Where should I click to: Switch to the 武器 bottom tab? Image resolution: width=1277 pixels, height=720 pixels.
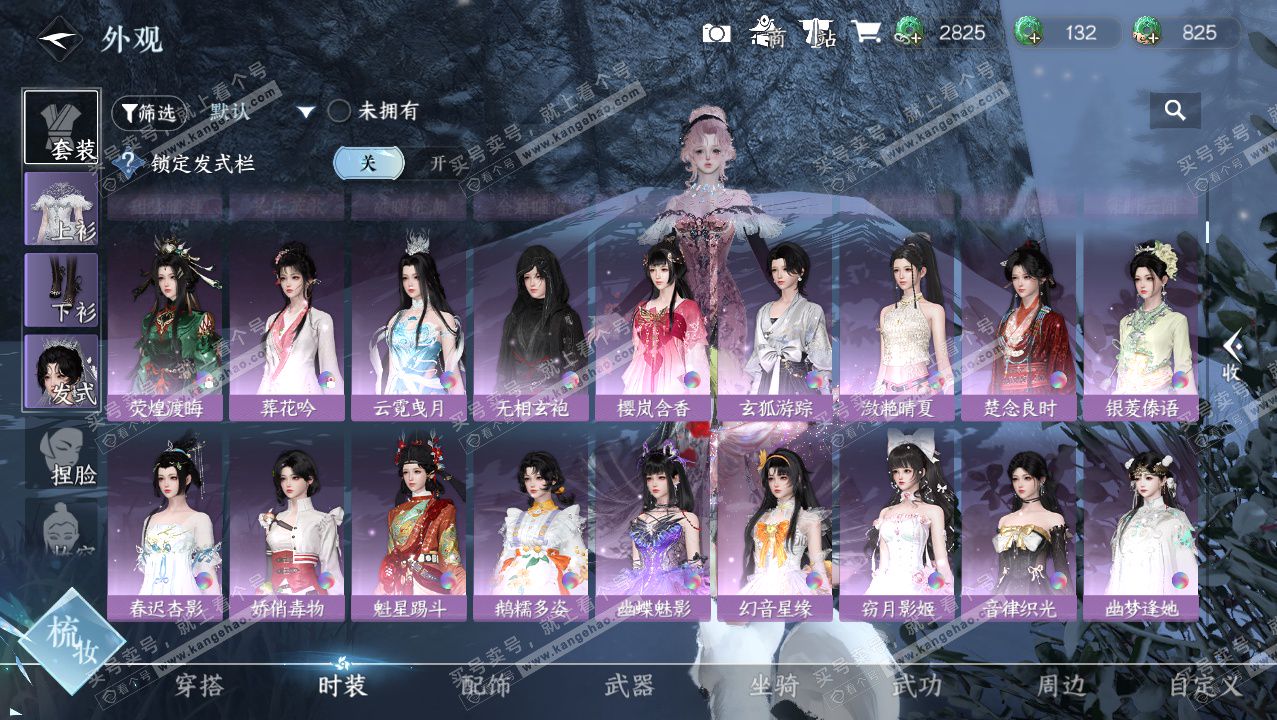(629, 686)
